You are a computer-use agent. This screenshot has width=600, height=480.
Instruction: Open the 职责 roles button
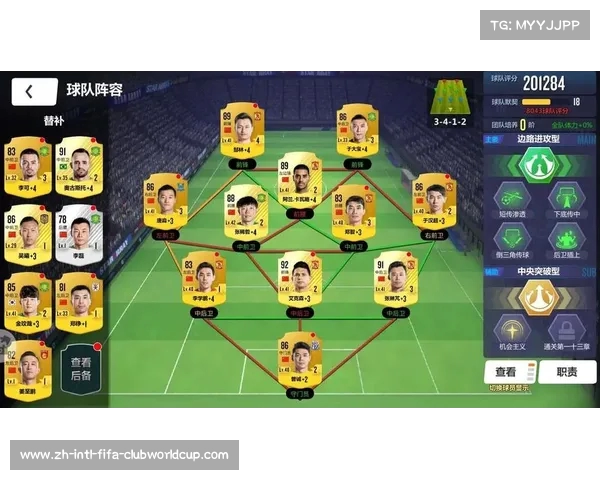(567, 371)
